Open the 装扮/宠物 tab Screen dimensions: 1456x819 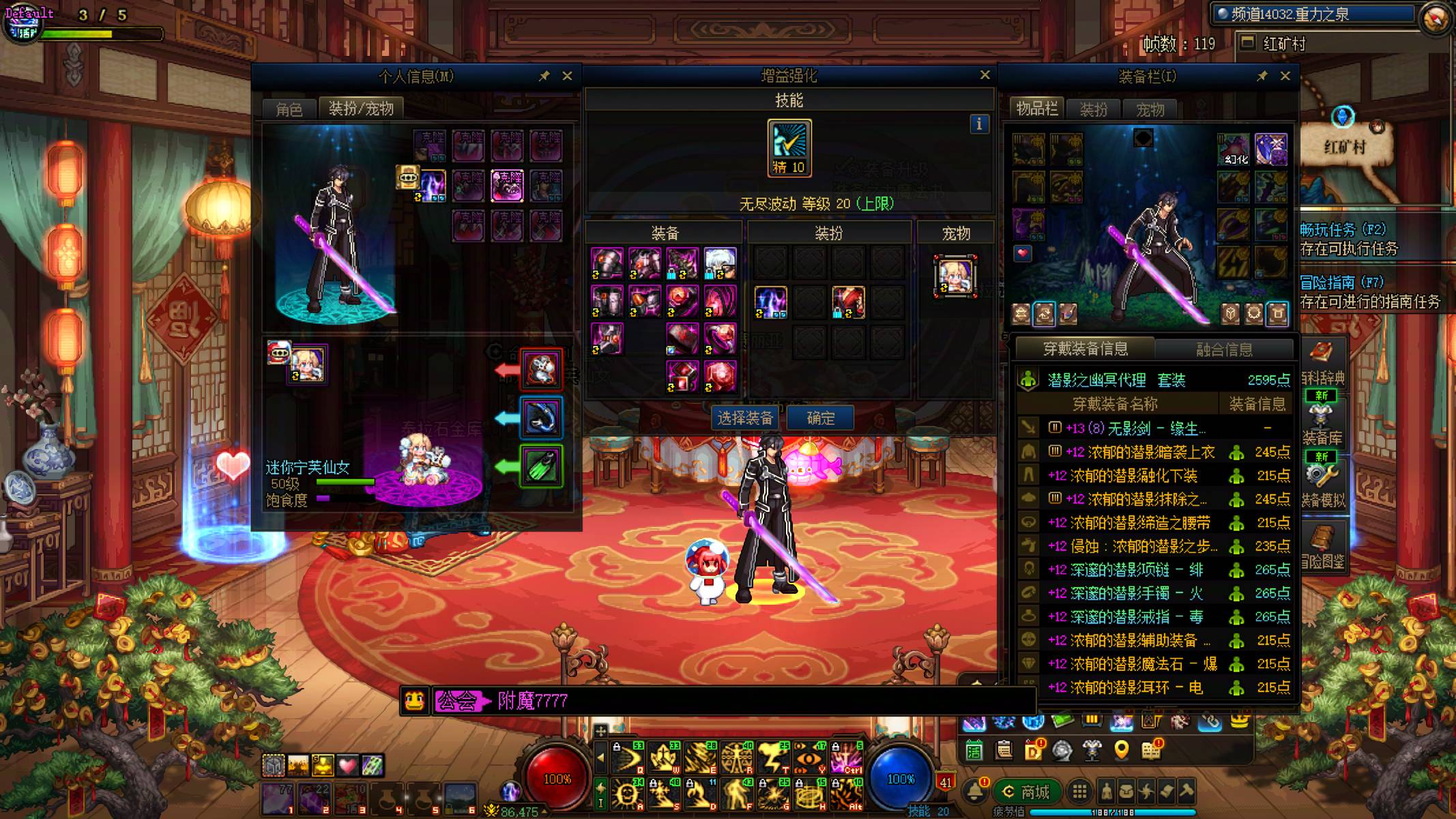pyautogui.click(x=361, y=109)
